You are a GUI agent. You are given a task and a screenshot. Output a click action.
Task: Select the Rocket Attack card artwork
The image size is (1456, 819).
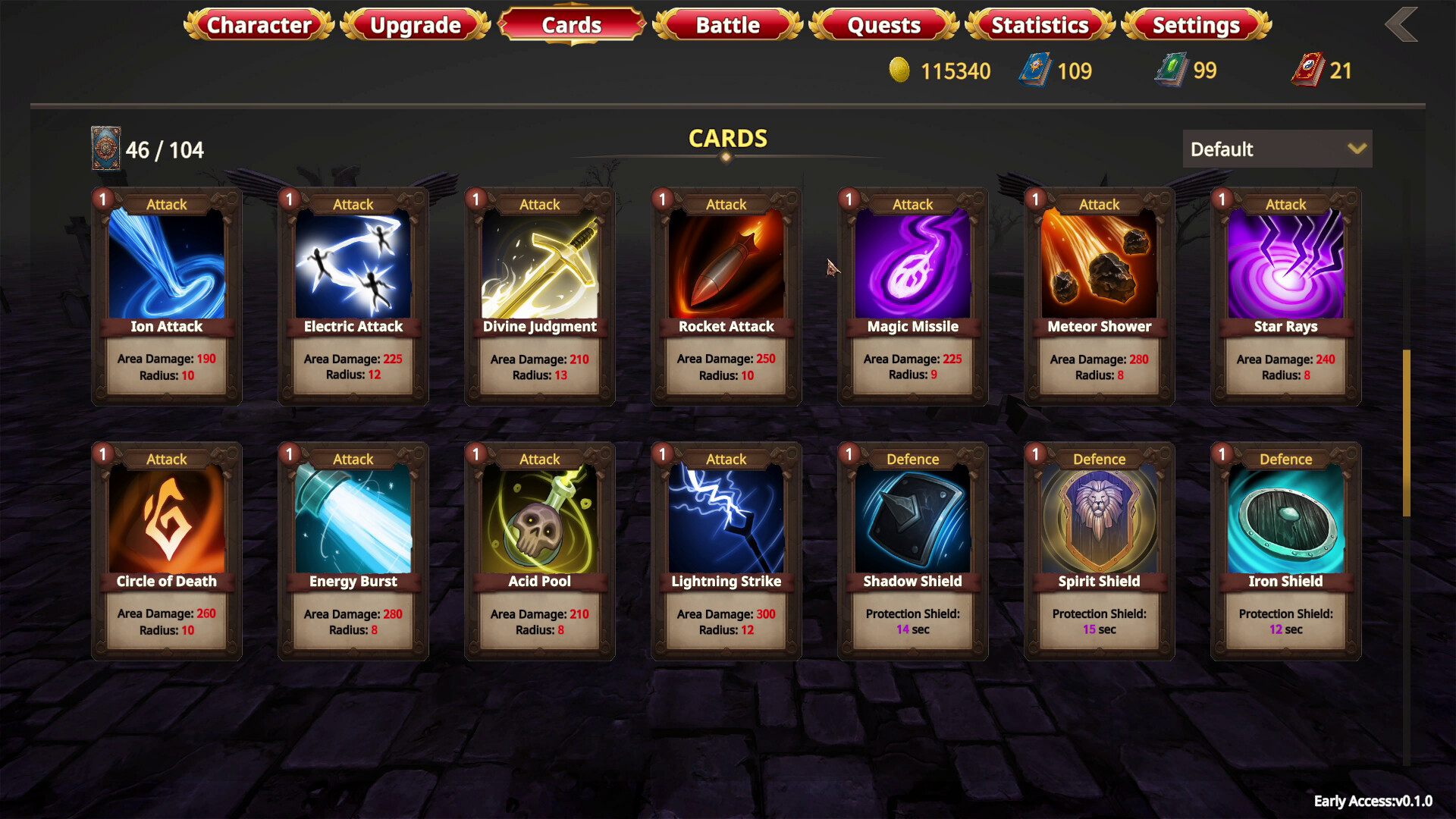(x=725, y=262)
